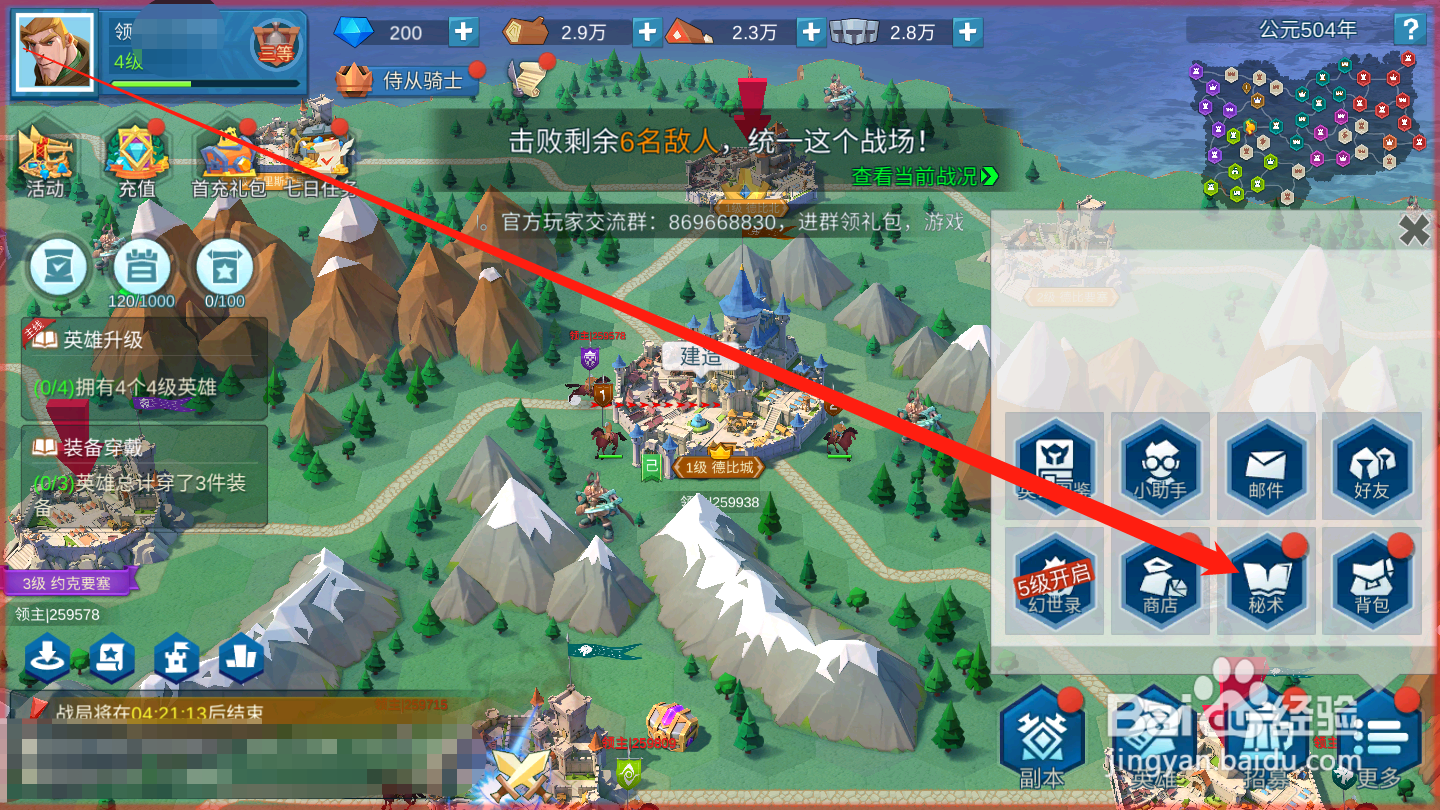Open the 商店 (Shop)
This screenshot has width=1440, height=810.
pyautogui.click(x=1161, y=580)
